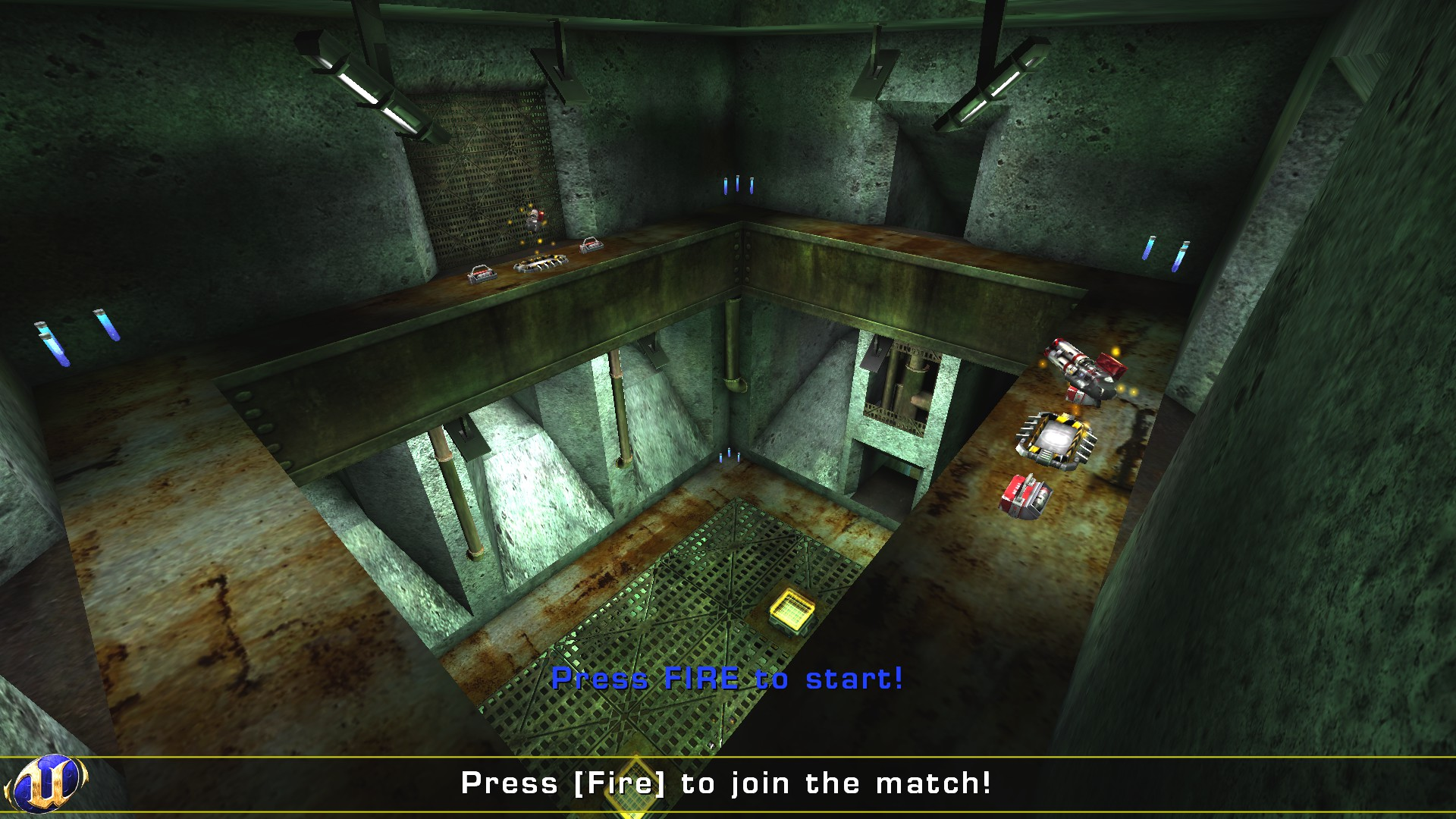The height and width of the screenshot is (819, 1456).
Task: Click the "Press [Fire] to join the match!" banner
Action: pos(728,786)
